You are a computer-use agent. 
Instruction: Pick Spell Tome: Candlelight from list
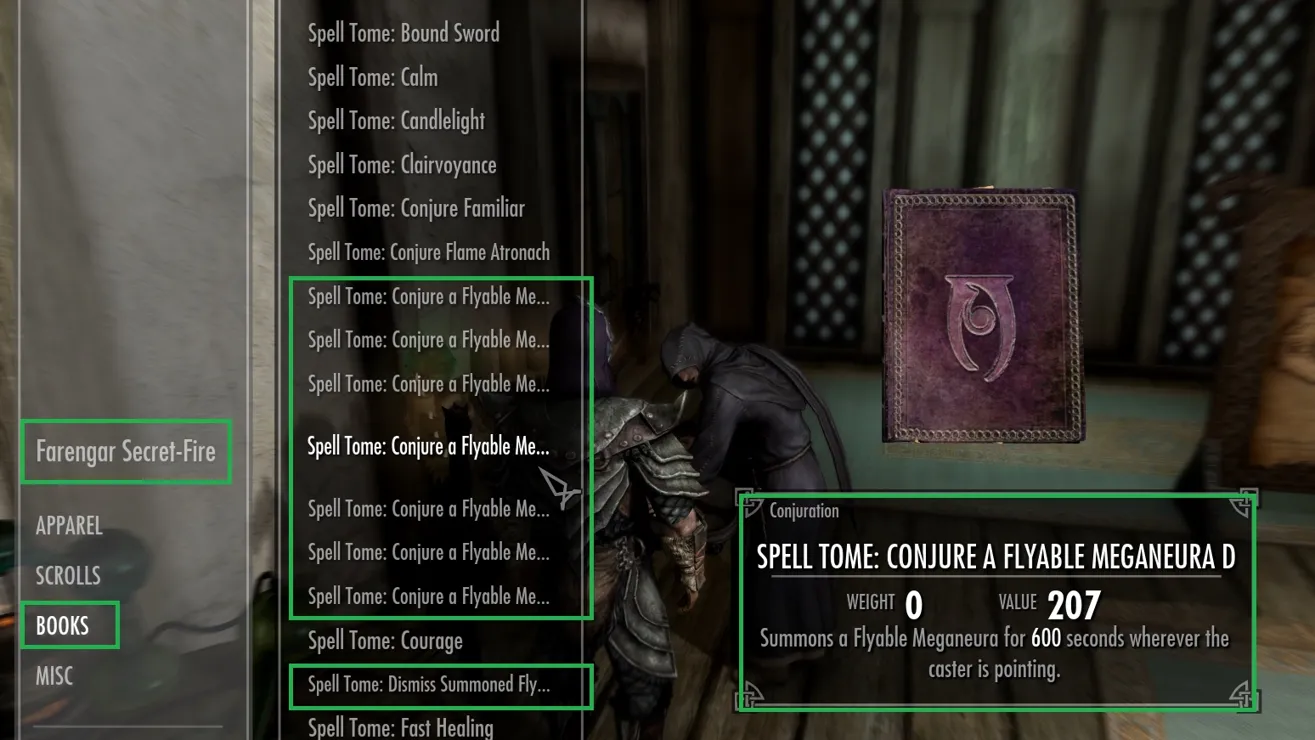coord(396,121)
